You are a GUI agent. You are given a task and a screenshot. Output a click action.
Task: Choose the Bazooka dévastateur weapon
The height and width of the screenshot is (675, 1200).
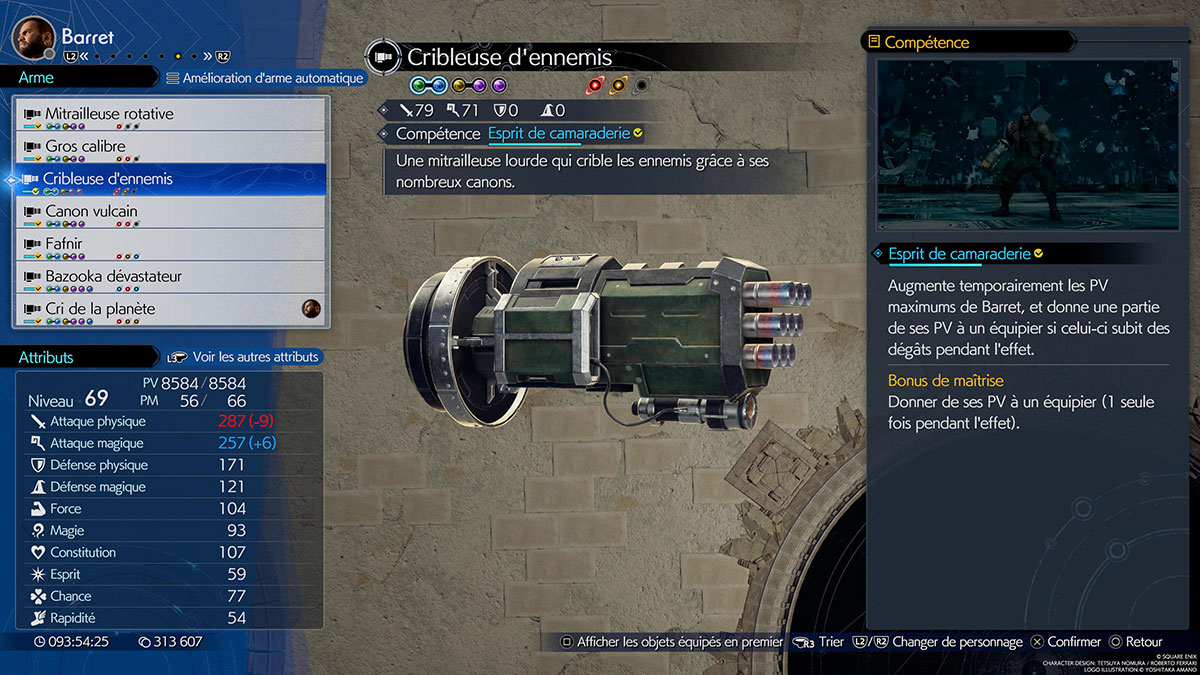click(170, 277)
